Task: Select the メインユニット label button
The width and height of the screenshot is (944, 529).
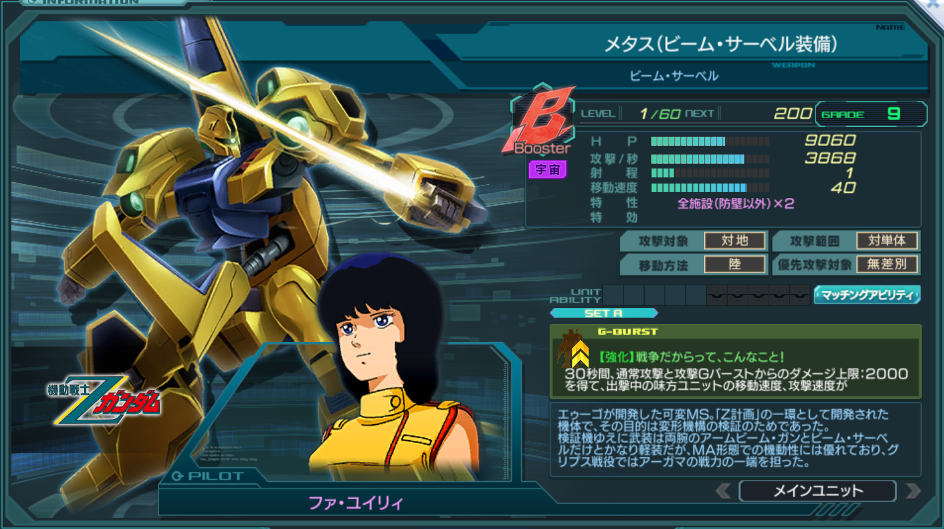Action: [x=817, y=491]
